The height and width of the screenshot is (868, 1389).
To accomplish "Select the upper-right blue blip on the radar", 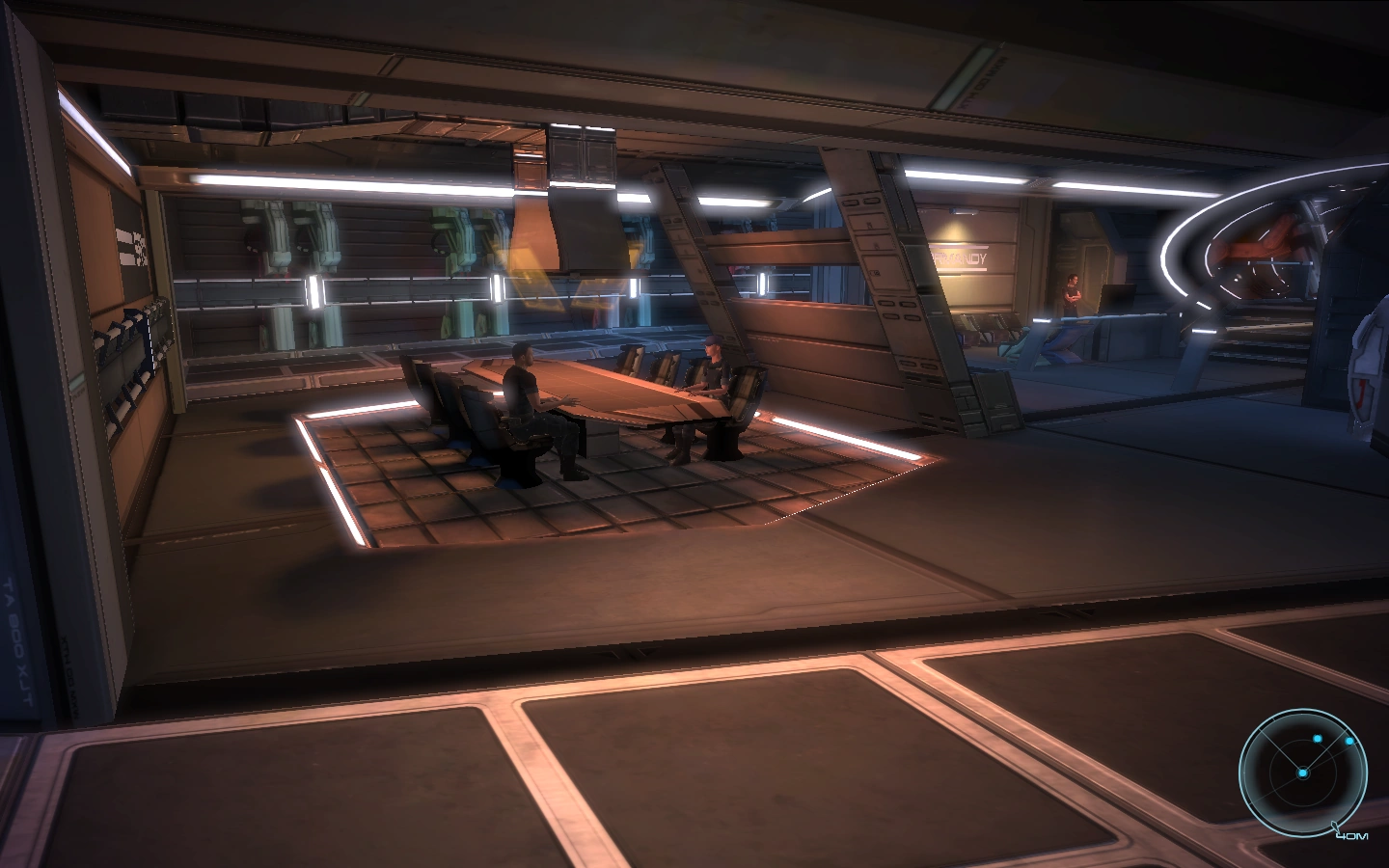I will (x=1349, y=743).
